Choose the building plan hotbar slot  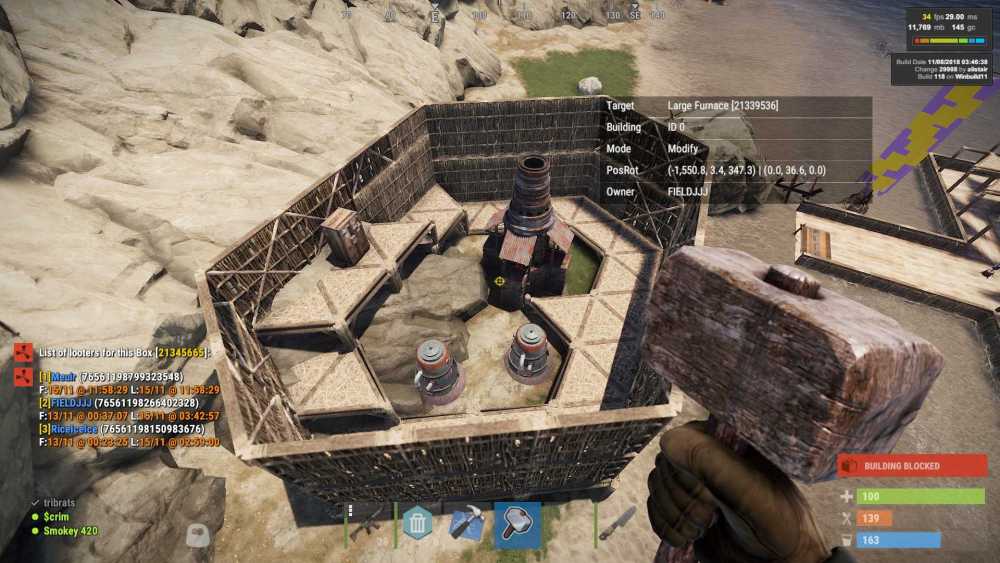click(x=467, y=523)
